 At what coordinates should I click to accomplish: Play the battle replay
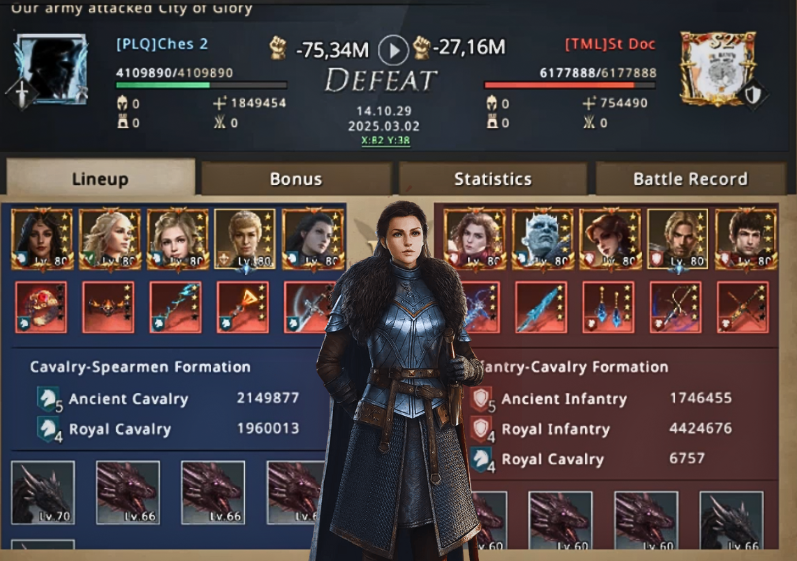tap(396, 48)
